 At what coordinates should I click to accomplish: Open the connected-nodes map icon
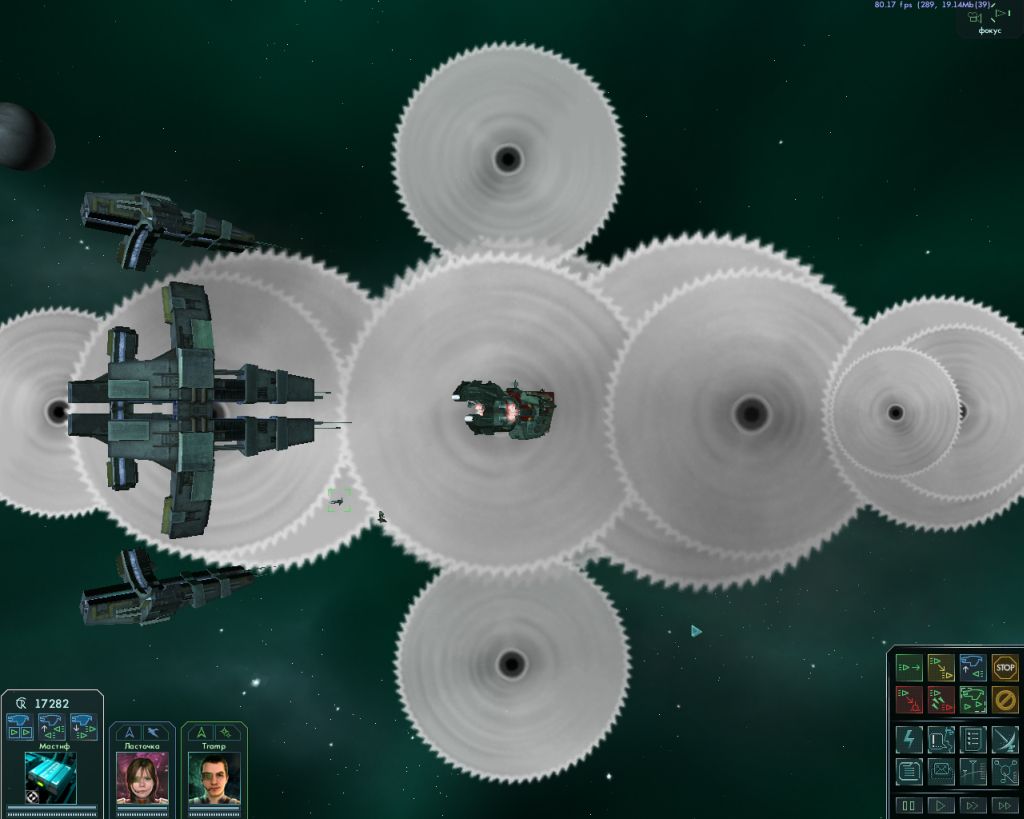coord(1005,771)
